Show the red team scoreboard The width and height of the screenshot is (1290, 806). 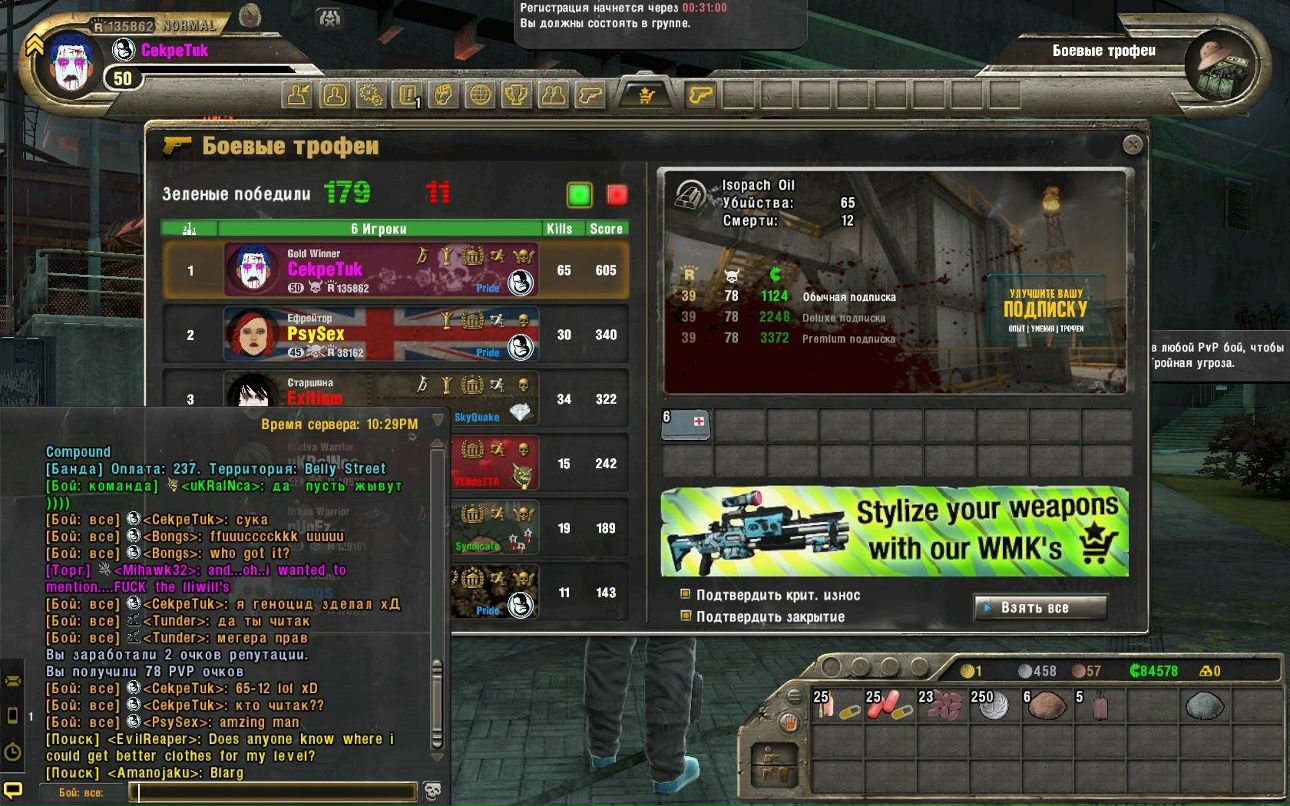pos(617,194)
